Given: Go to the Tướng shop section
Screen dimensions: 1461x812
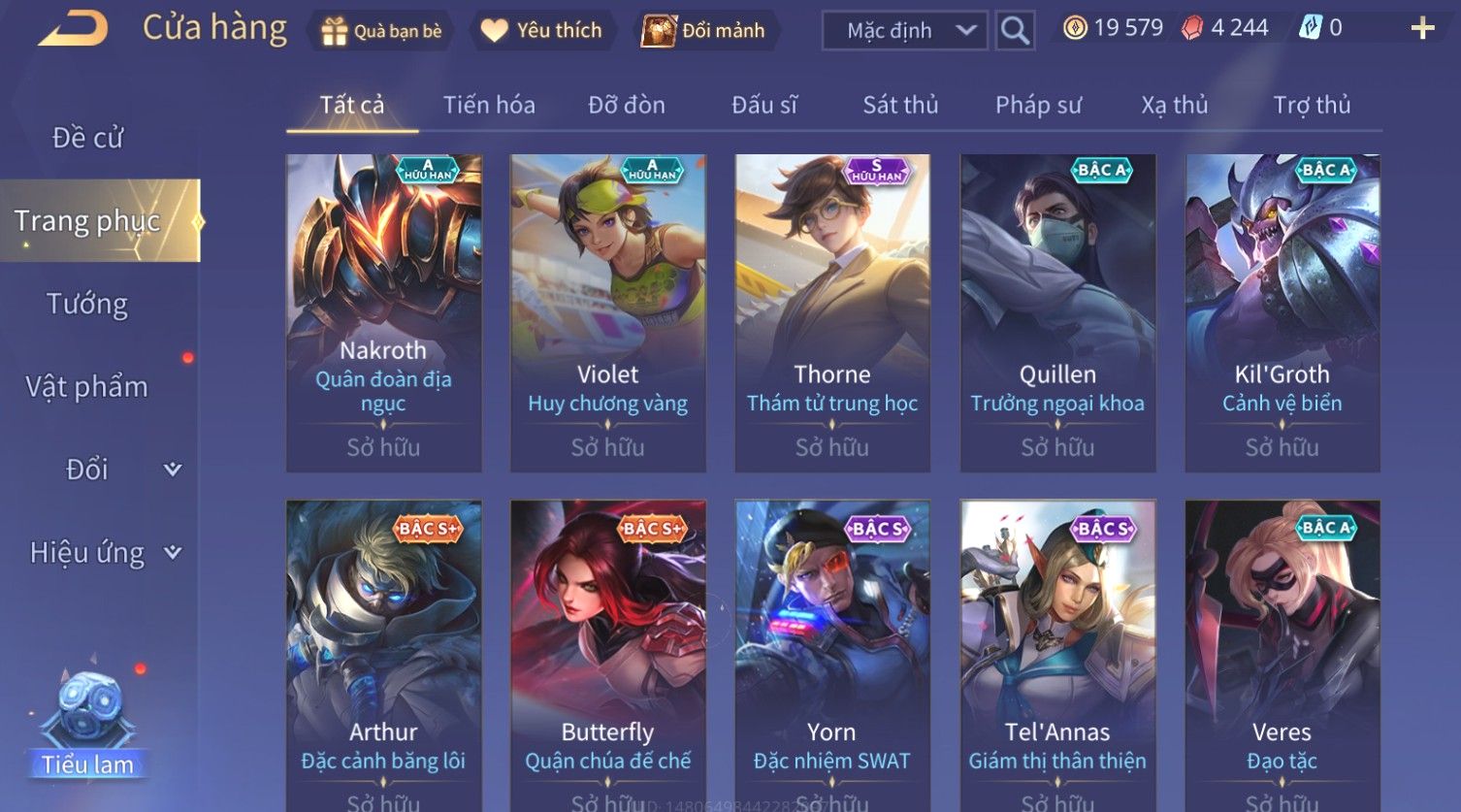Looking at the screenshot, I should 87,304.
